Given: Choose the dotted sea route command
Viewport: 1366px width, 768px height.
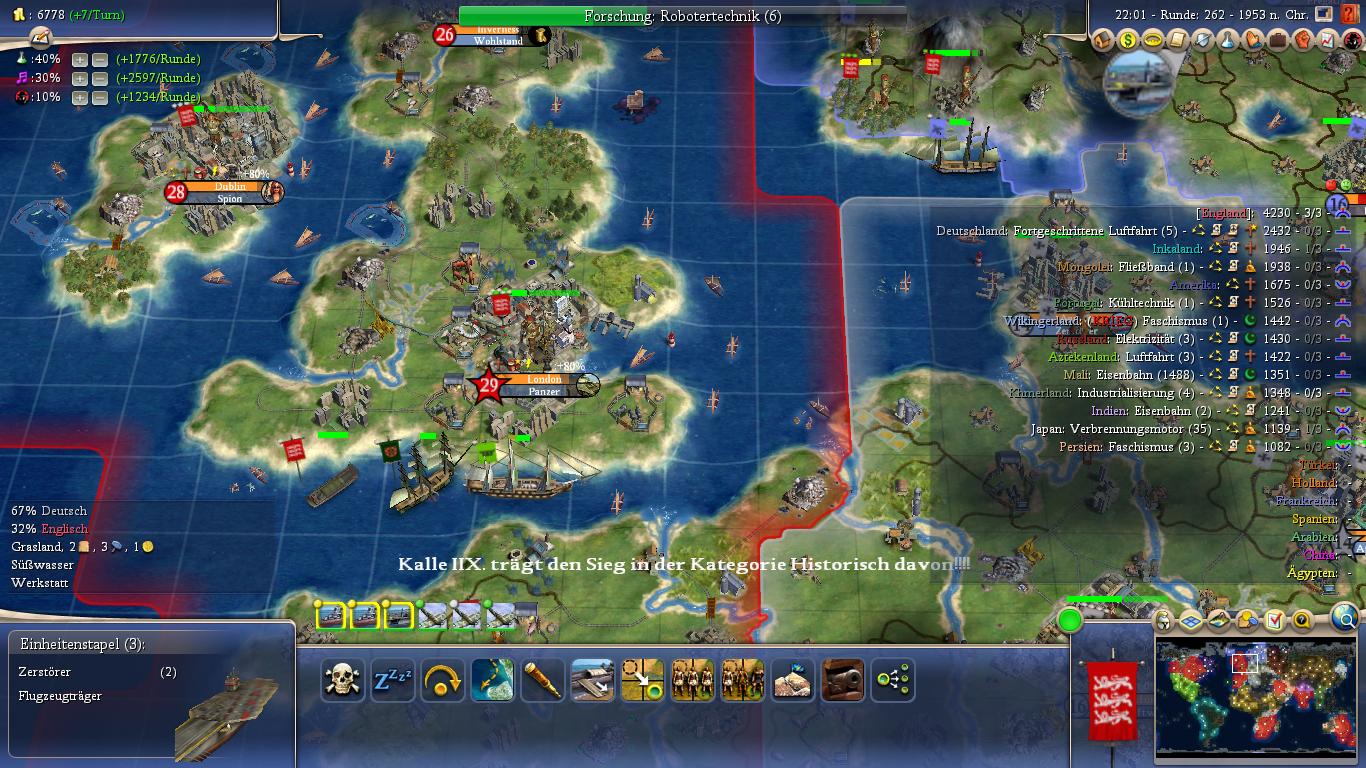Looking at the screenshot, I should (493, 681).
